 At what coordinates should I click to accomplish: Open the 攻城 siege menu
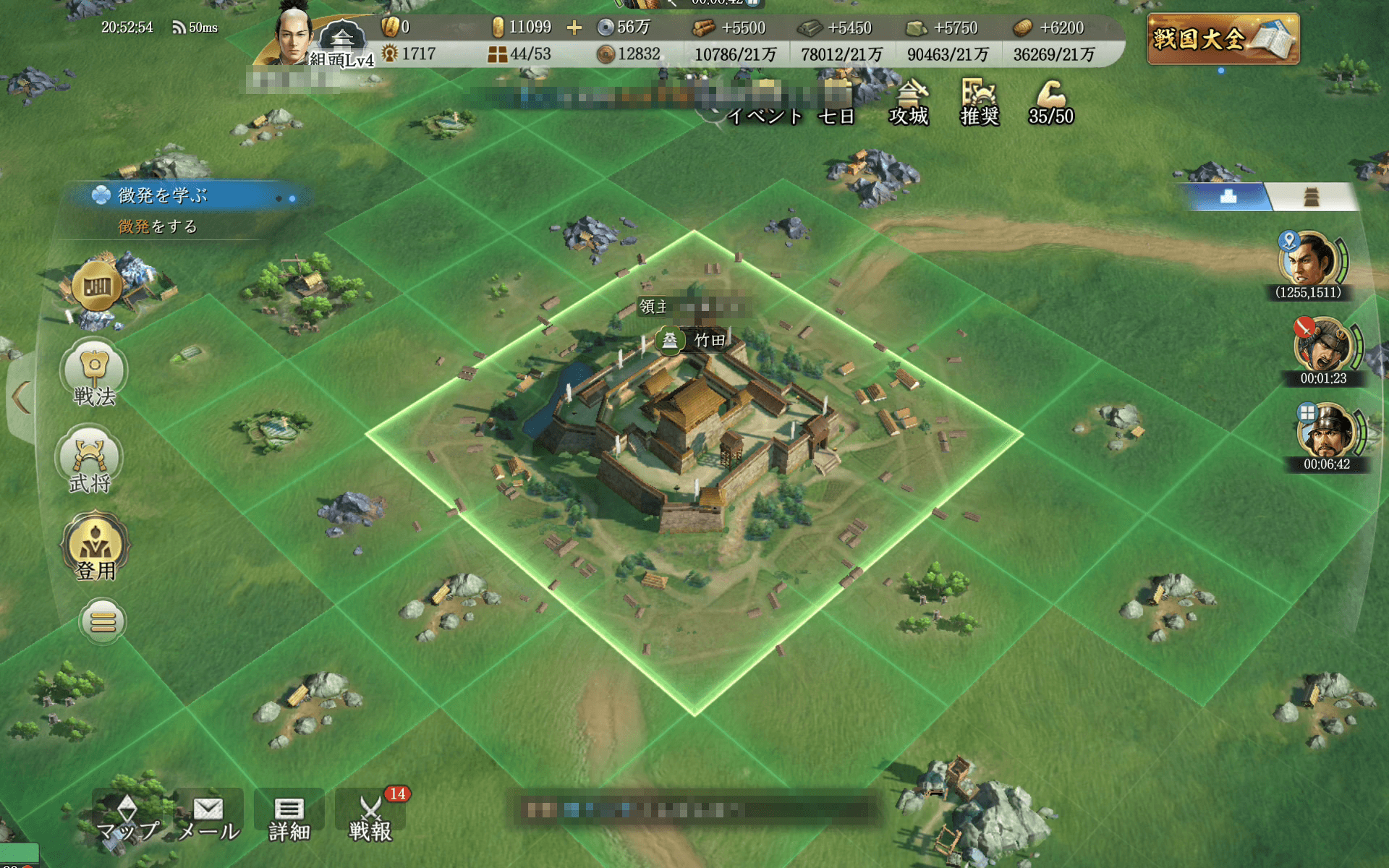909,103
